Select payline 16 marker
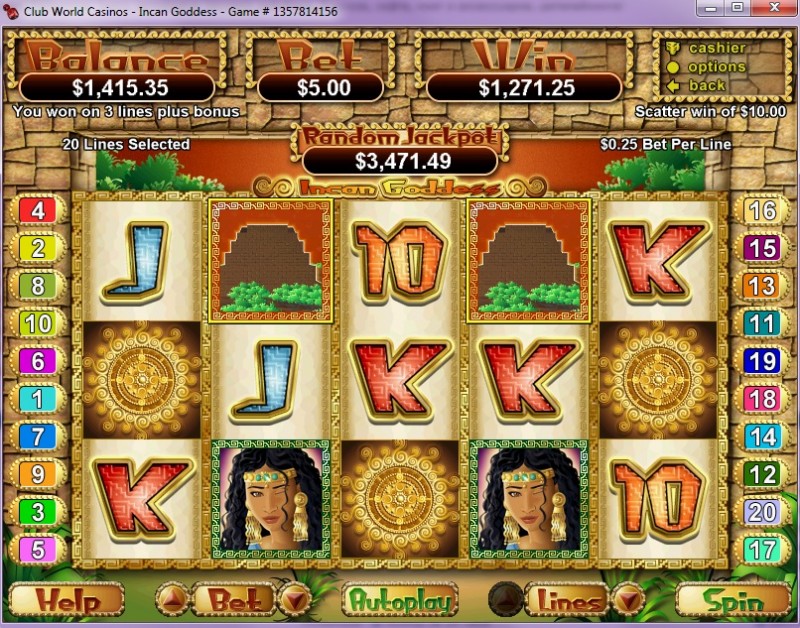Viewport: 800px width, 628px height. point(762,210)
